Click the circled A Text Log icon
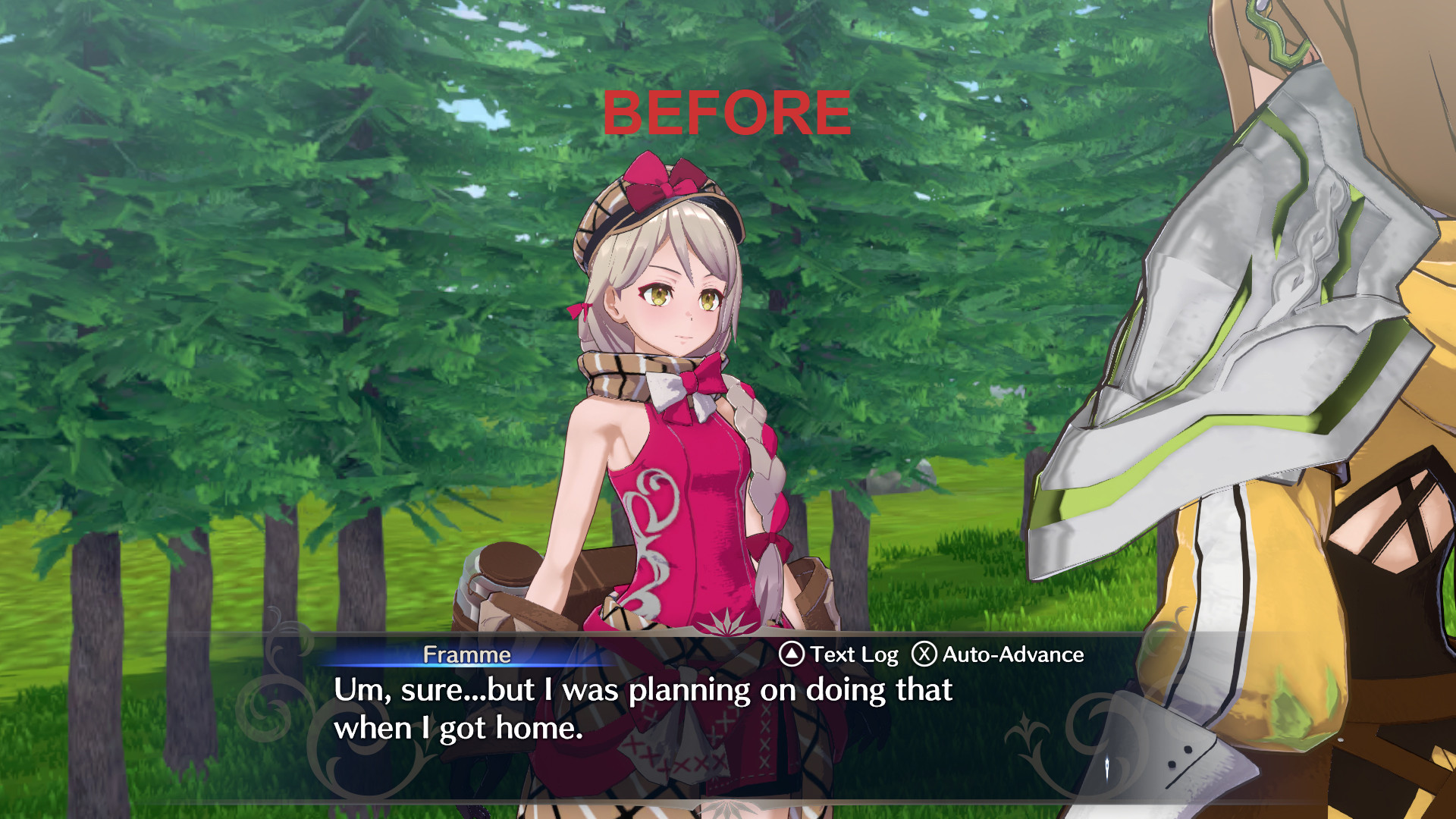Screen dimensions: 1456x819 point(791,653)
